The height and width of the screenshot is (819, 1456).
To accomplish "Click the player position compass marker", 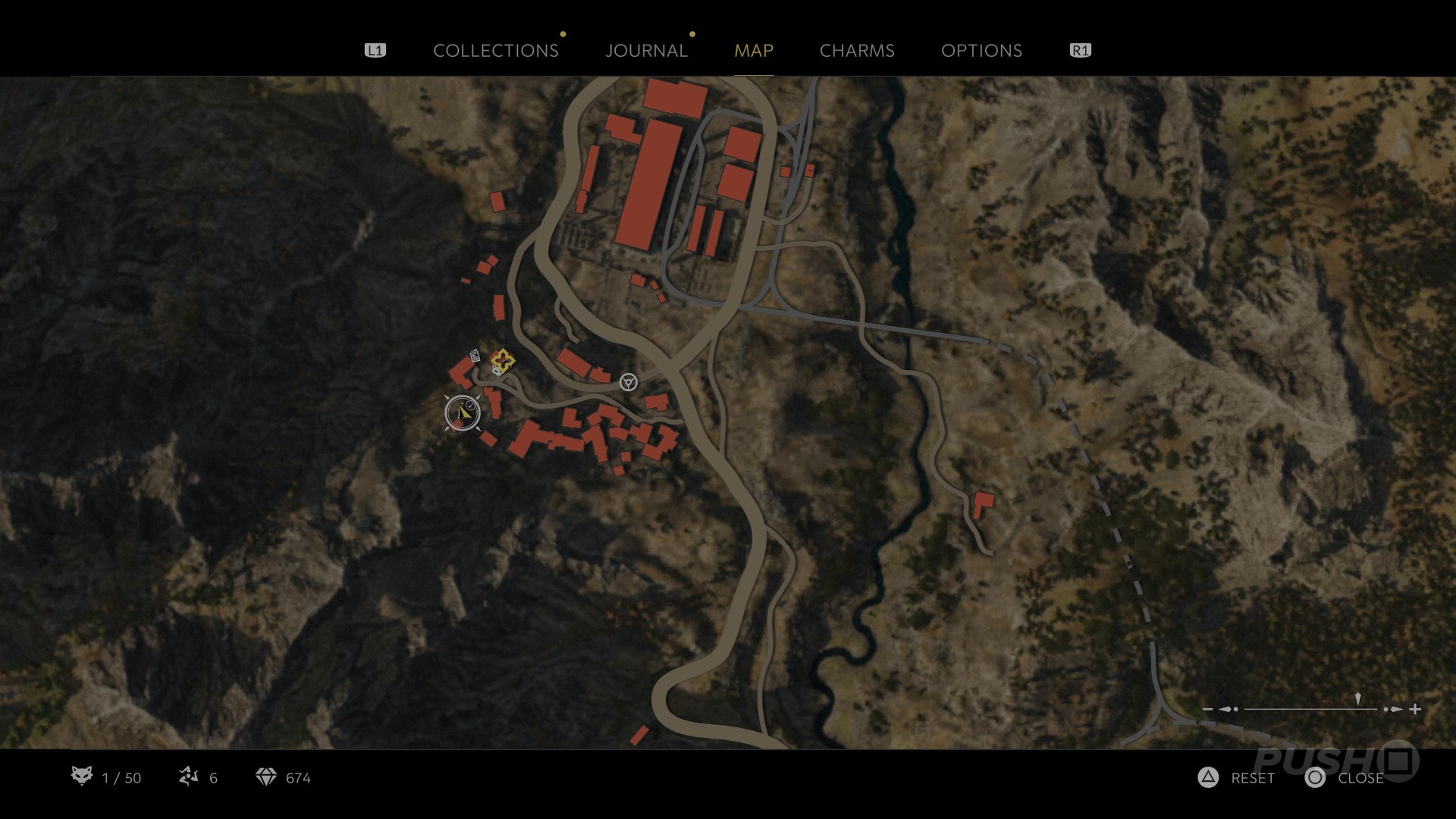I will pyautogui.click(x=463, y=413).
